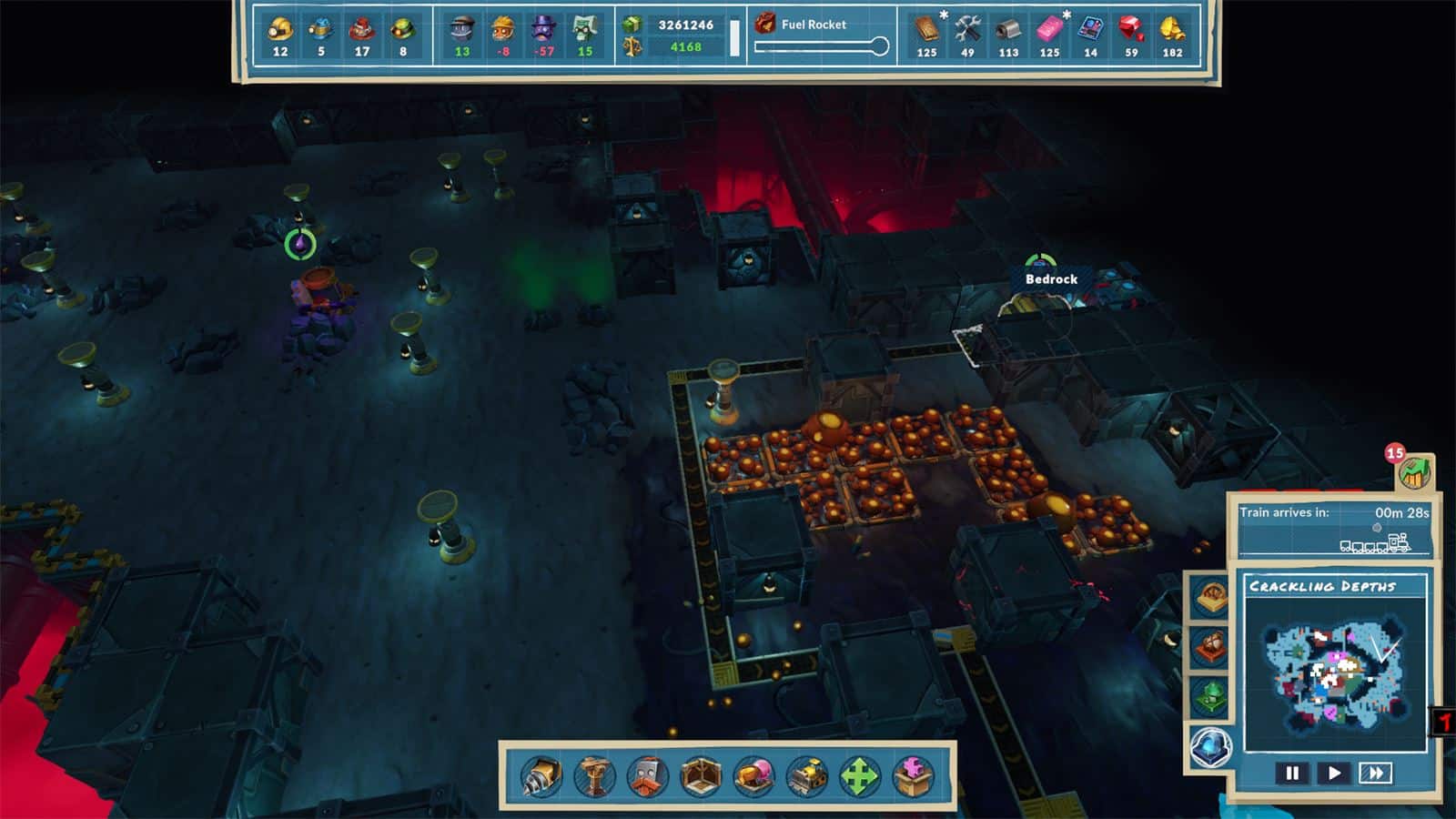The image size is (1456, 819).
Task: Choose the yellow bulldozer demolish tool
Action: pos(807,776)
